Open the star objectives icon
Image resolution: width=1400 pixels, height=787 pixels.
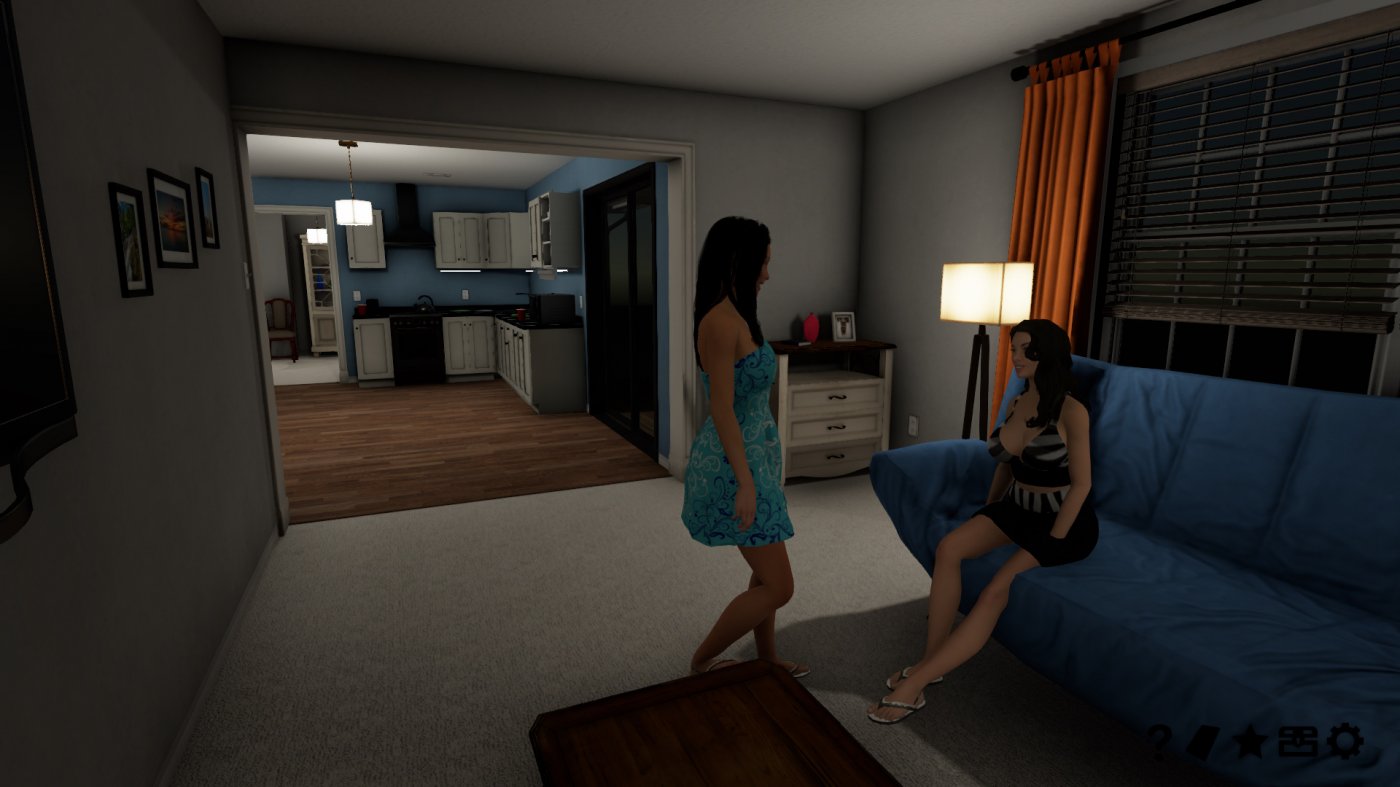[1251, 740]
